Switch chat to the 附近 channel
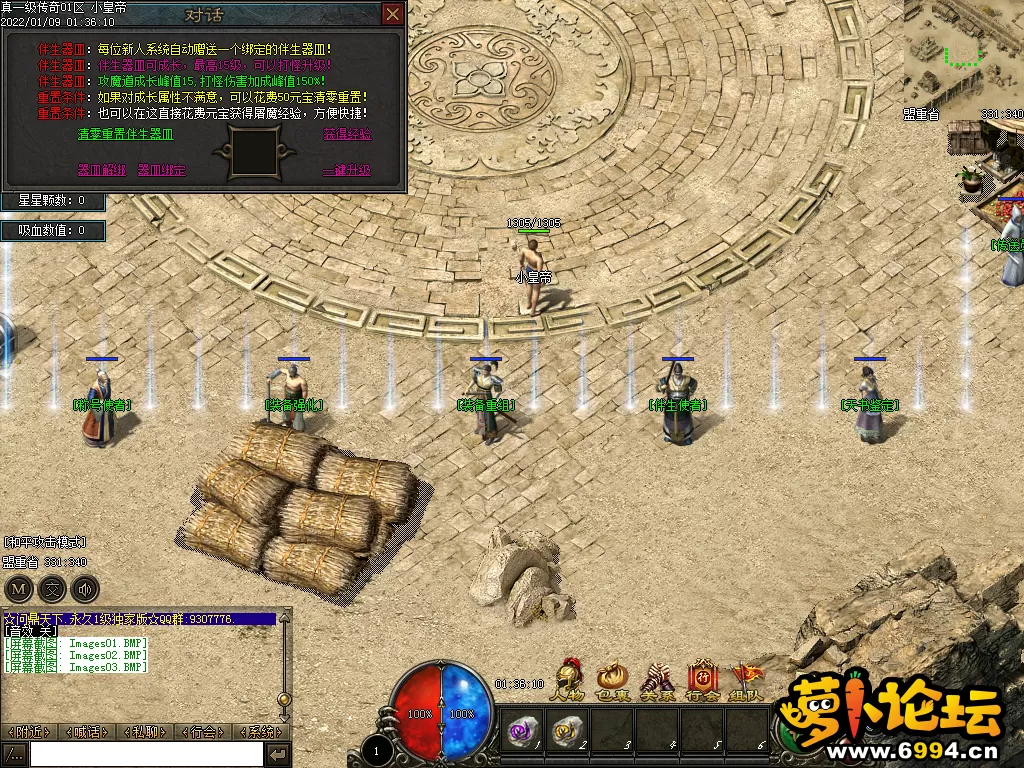The image size is (1024, 768). (29, 732)
